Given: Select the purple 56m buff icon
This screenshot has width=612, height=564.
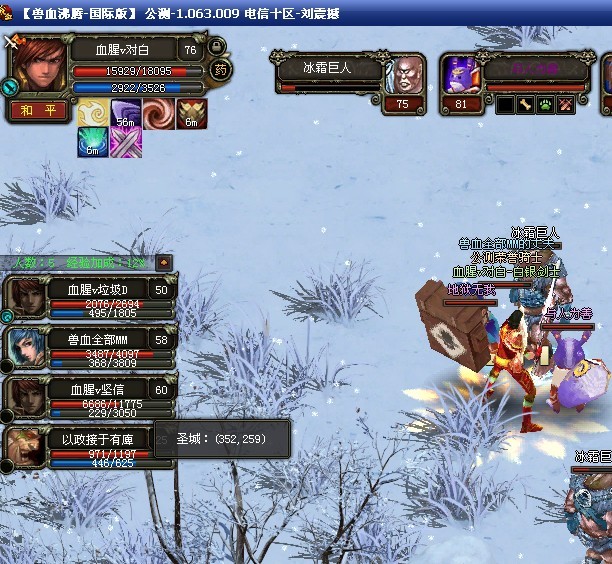Looking at the screenshot, I should click(x=126, y=114).
